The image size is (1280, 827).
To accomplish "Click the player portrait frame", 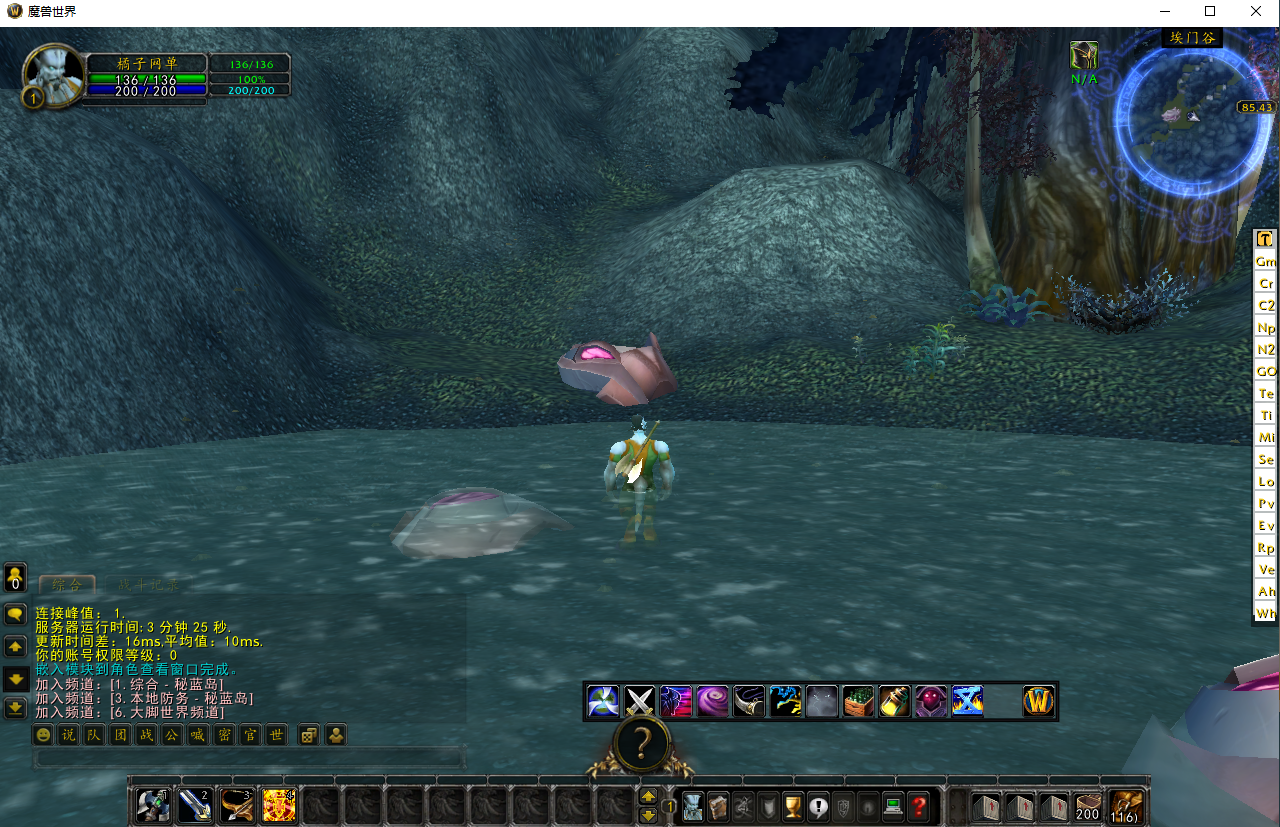I will click(52, 72).
